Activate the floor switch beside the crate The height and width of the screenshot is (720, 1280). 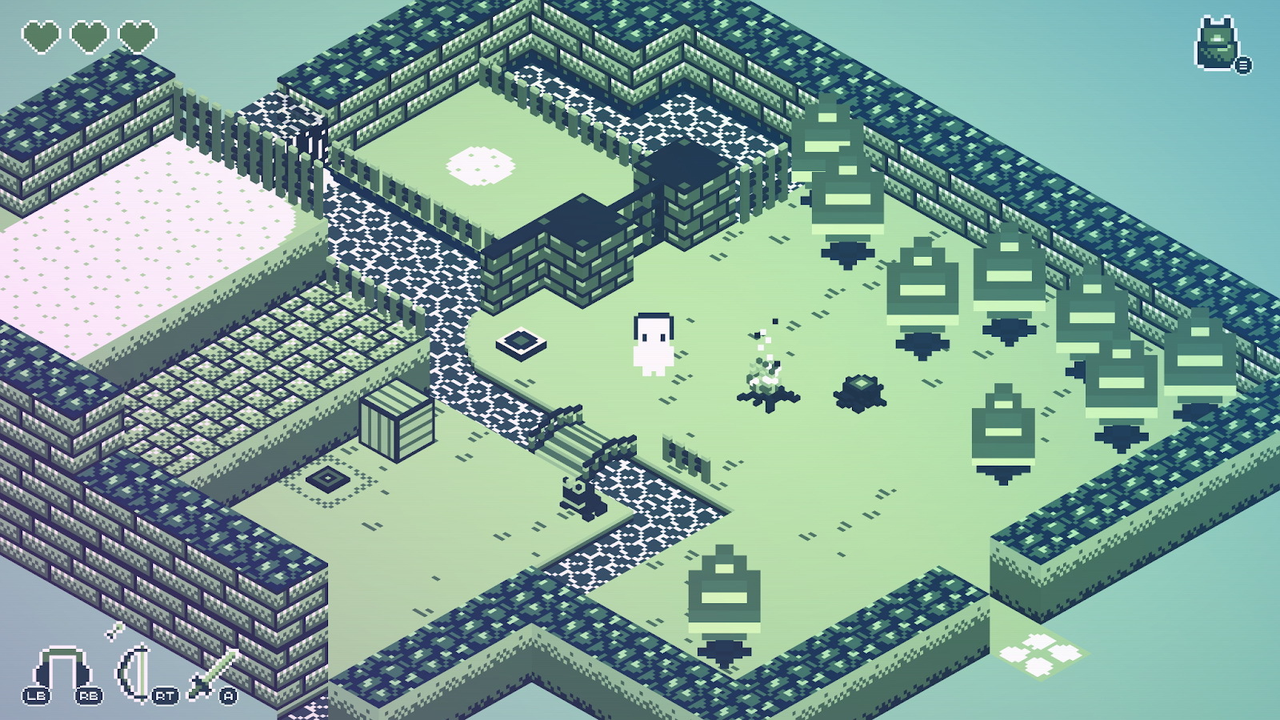(x=326, y=480)
